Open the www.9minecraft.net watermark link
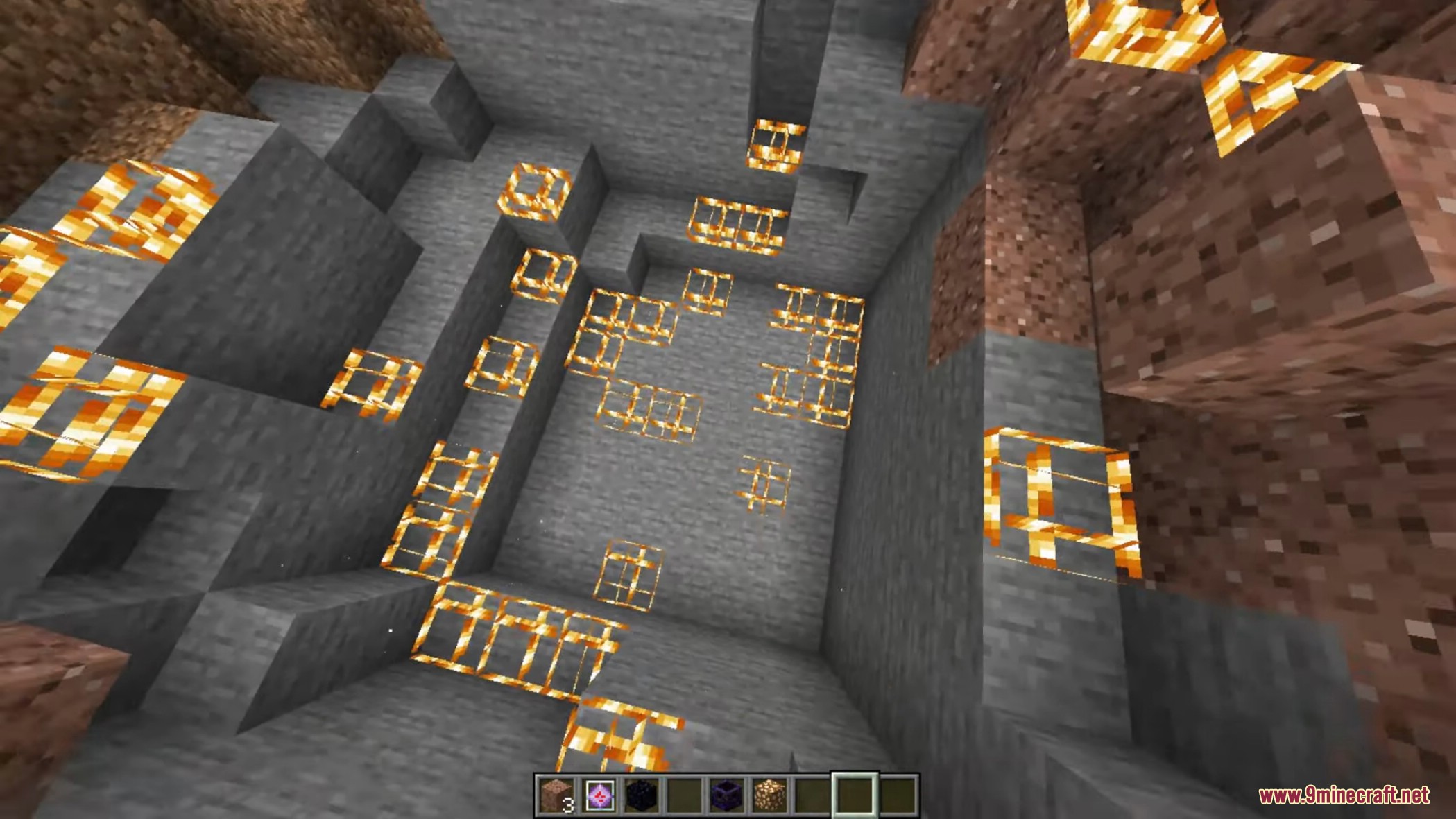This screenshot has height=819, width=1456. [1344, 795]
